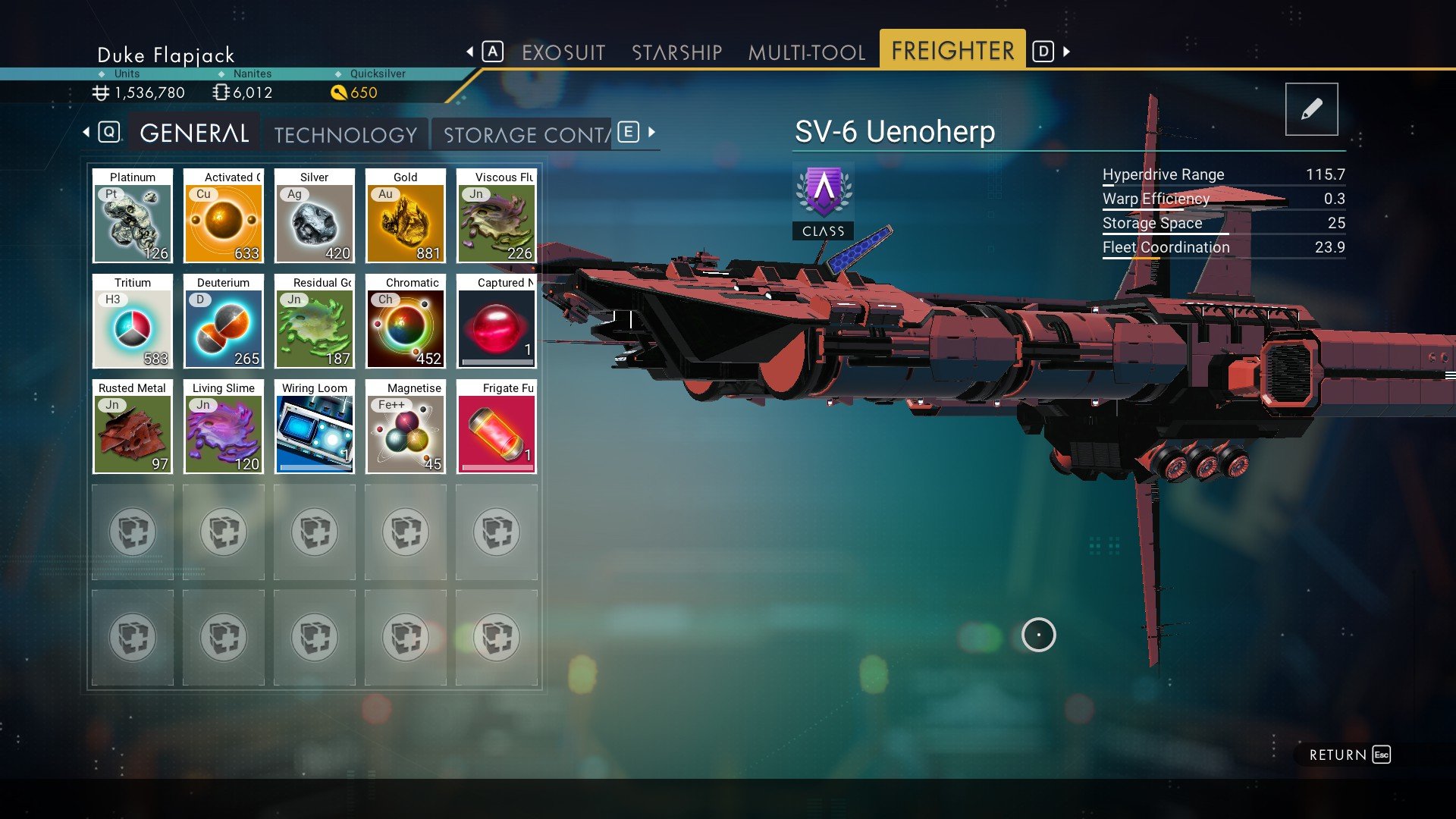Open the Starship inventory tab
1456x819 pixels.
click(x=676, y=52)
